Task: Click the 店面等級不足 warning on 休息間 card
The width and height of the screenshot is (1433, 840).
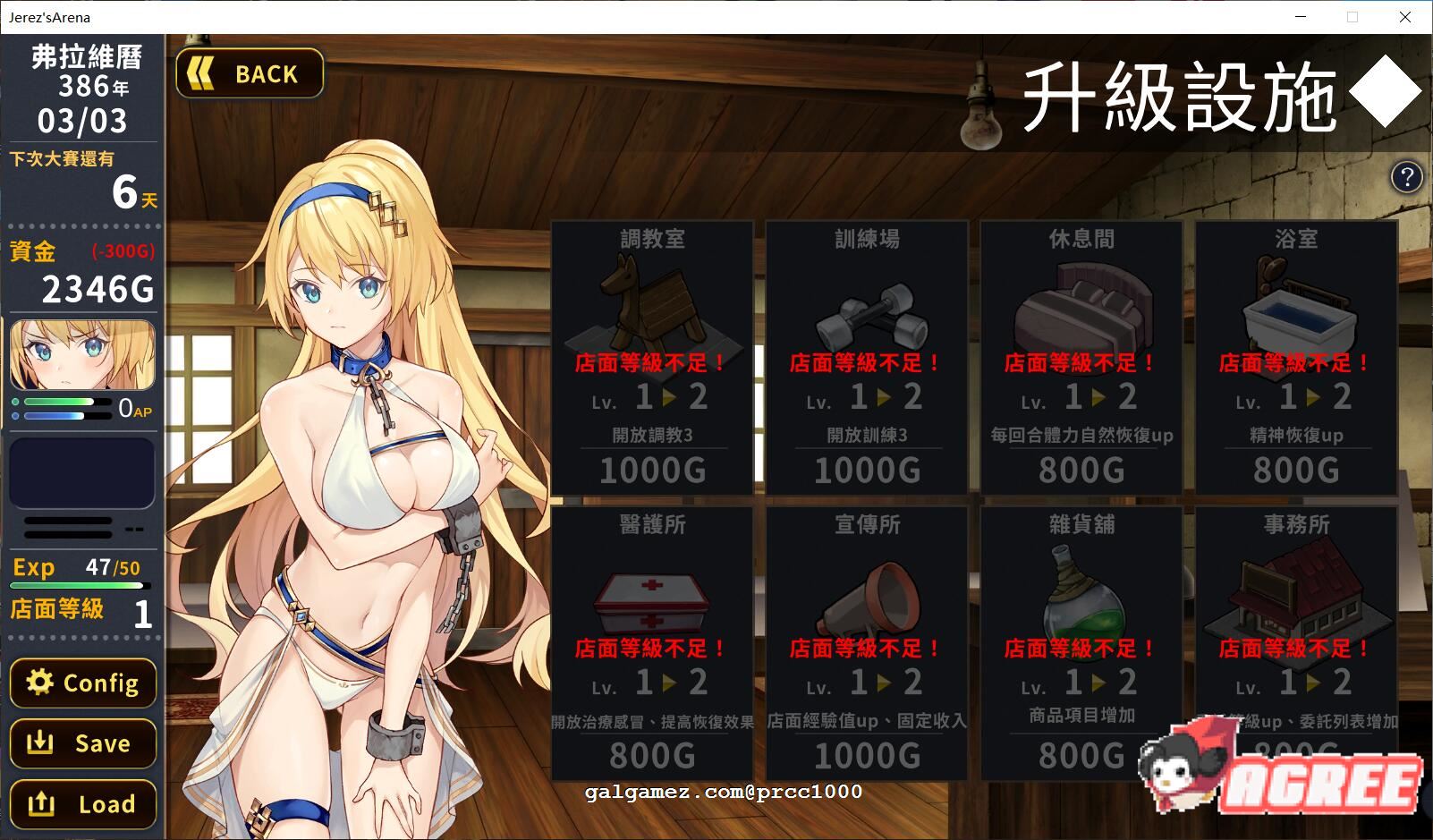Action: [x=1080, y=363]
